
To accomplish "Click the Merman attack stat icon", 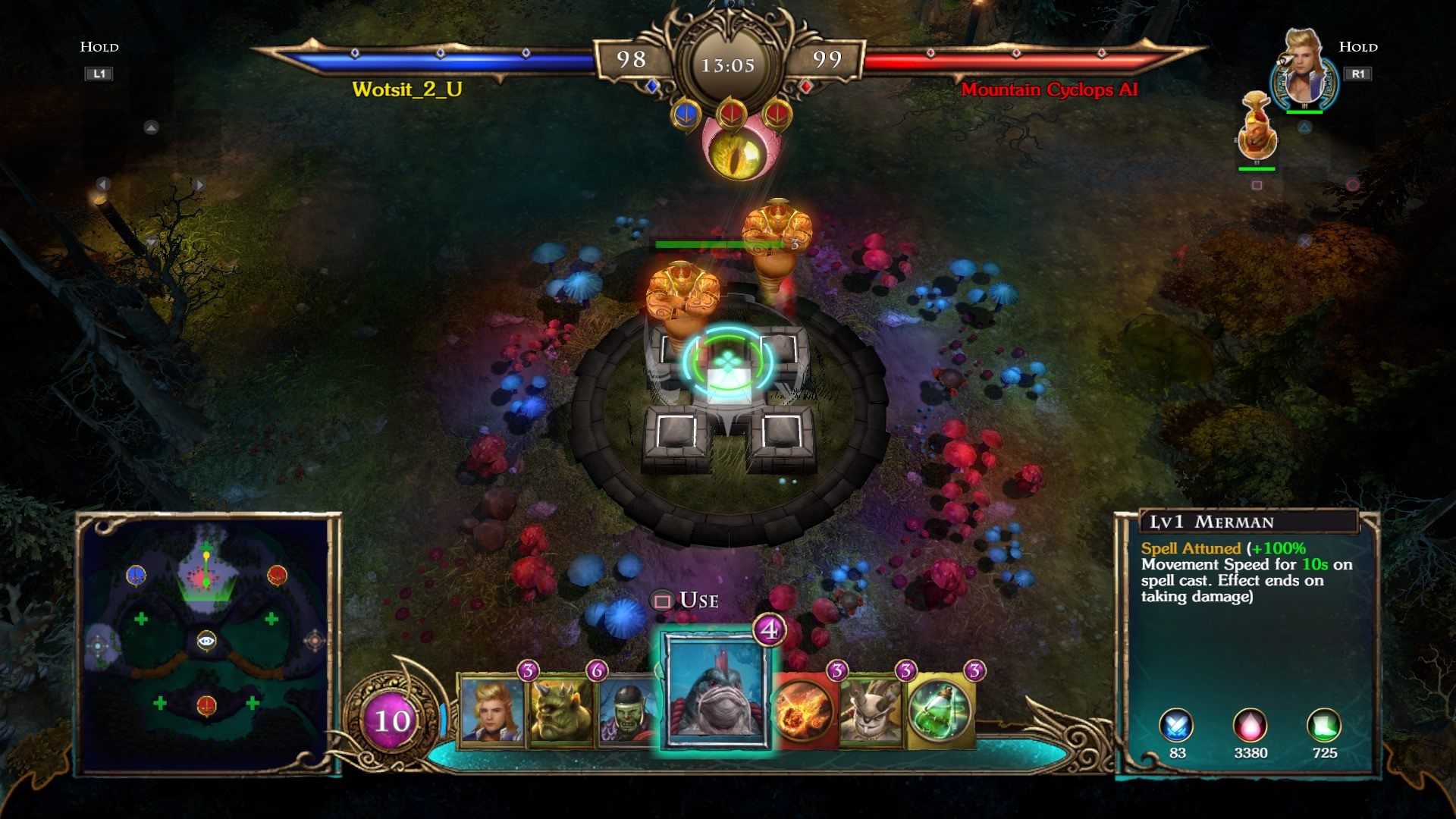I will [x=1176, y=726].
